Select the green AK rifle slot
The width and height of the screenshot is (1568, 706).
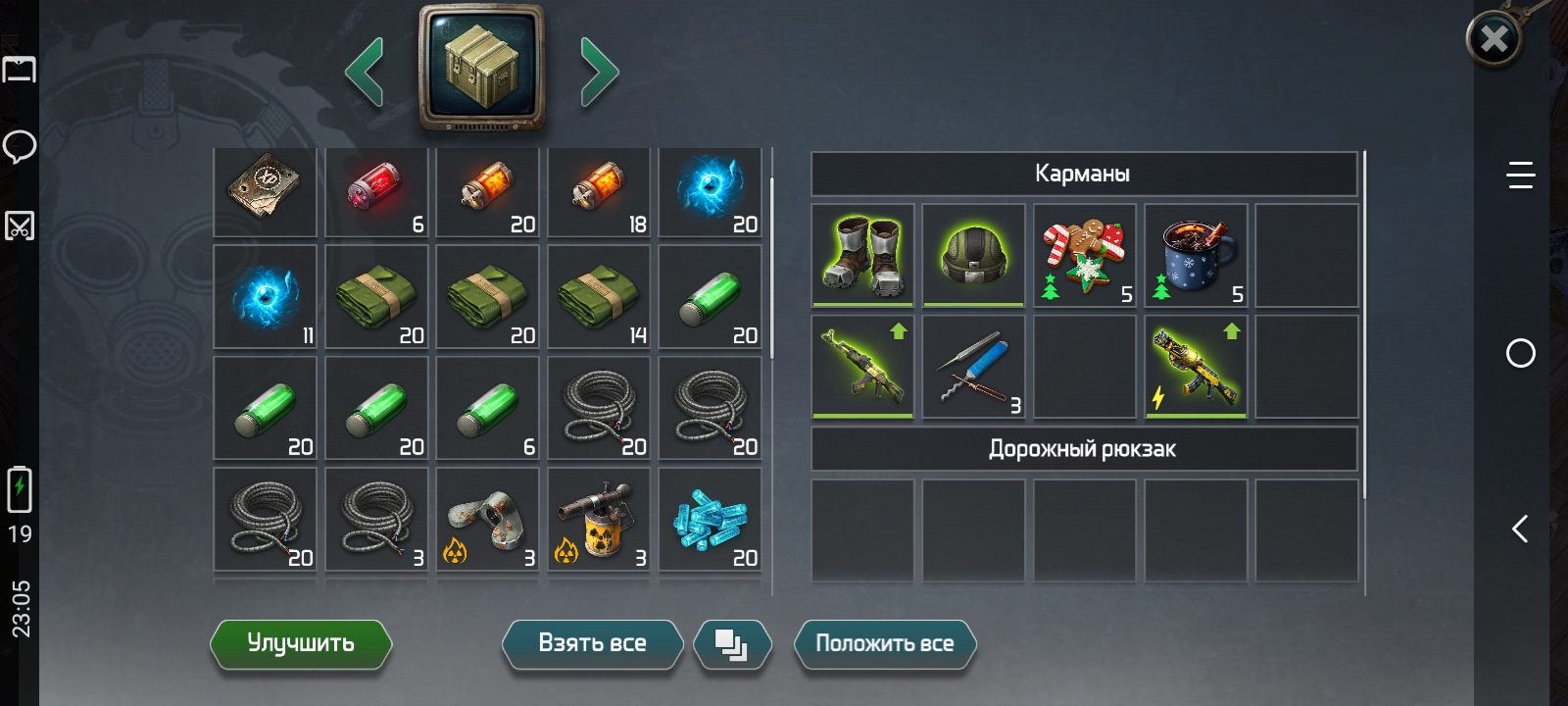pos(862,366)
